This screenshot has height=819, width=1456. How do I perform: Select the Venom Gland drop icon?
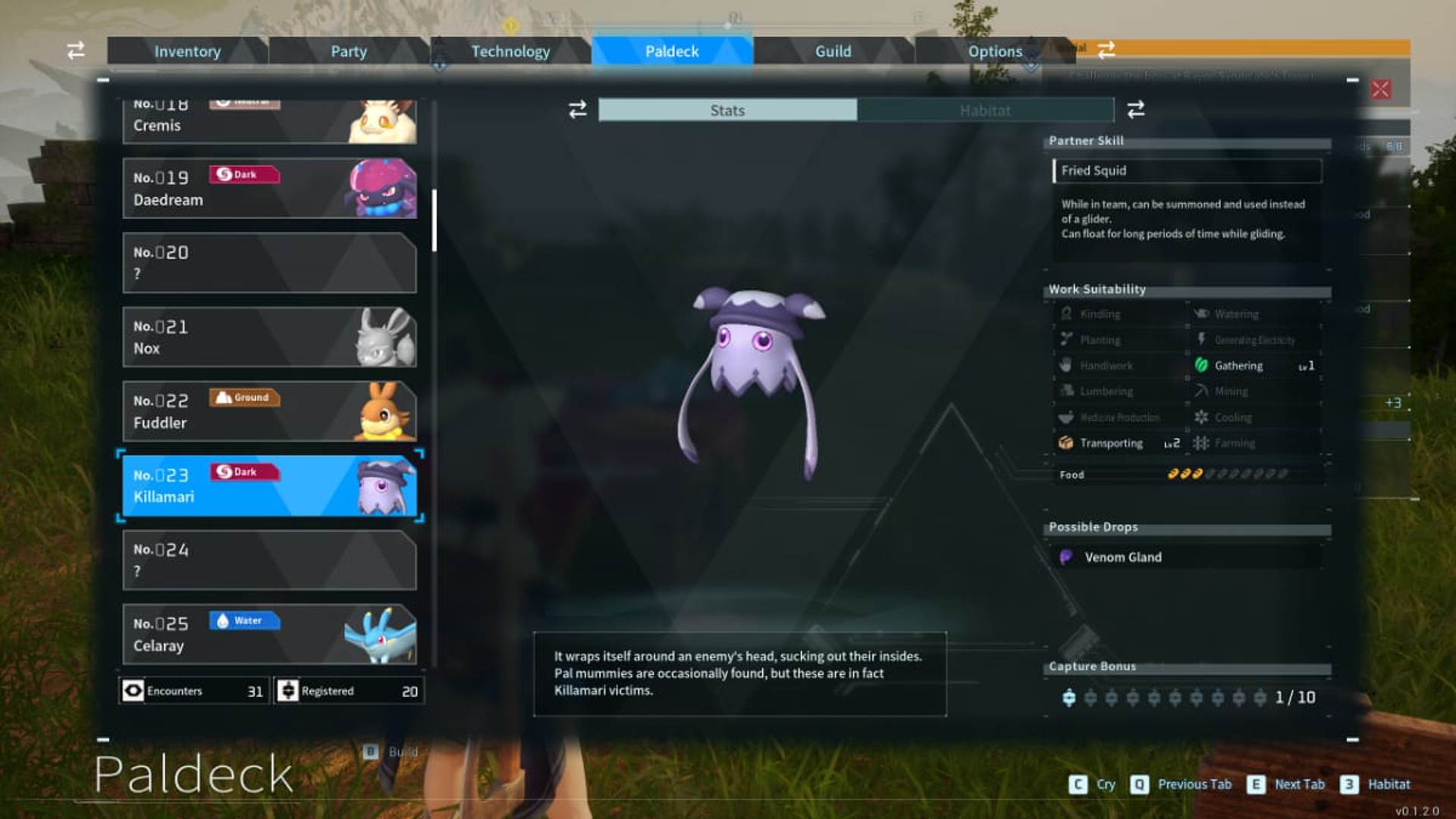pos(1066,557)
